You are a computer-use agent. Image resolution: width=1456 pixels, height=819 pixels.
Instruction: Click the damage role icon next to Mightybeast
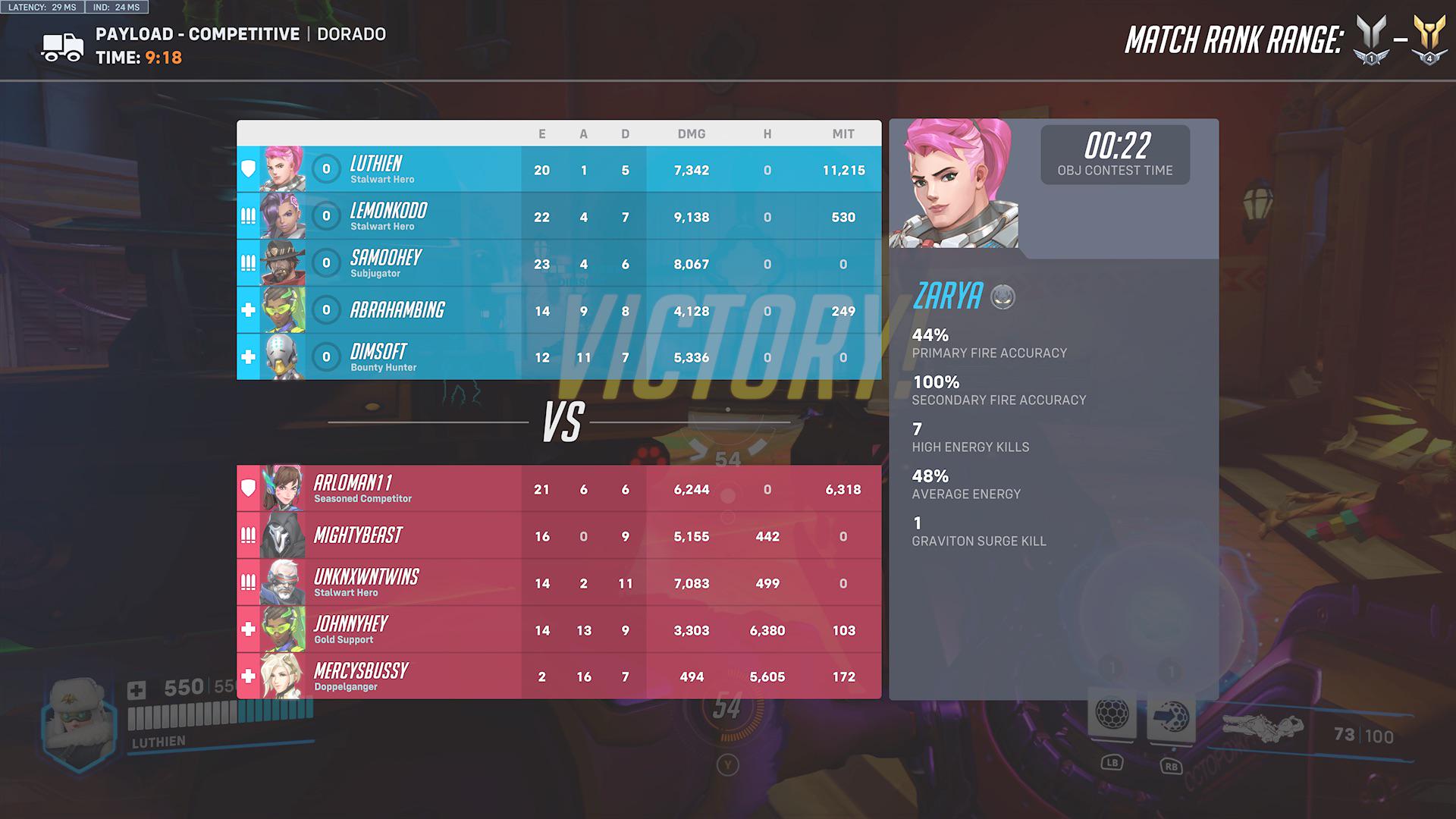tap(248, 535)
